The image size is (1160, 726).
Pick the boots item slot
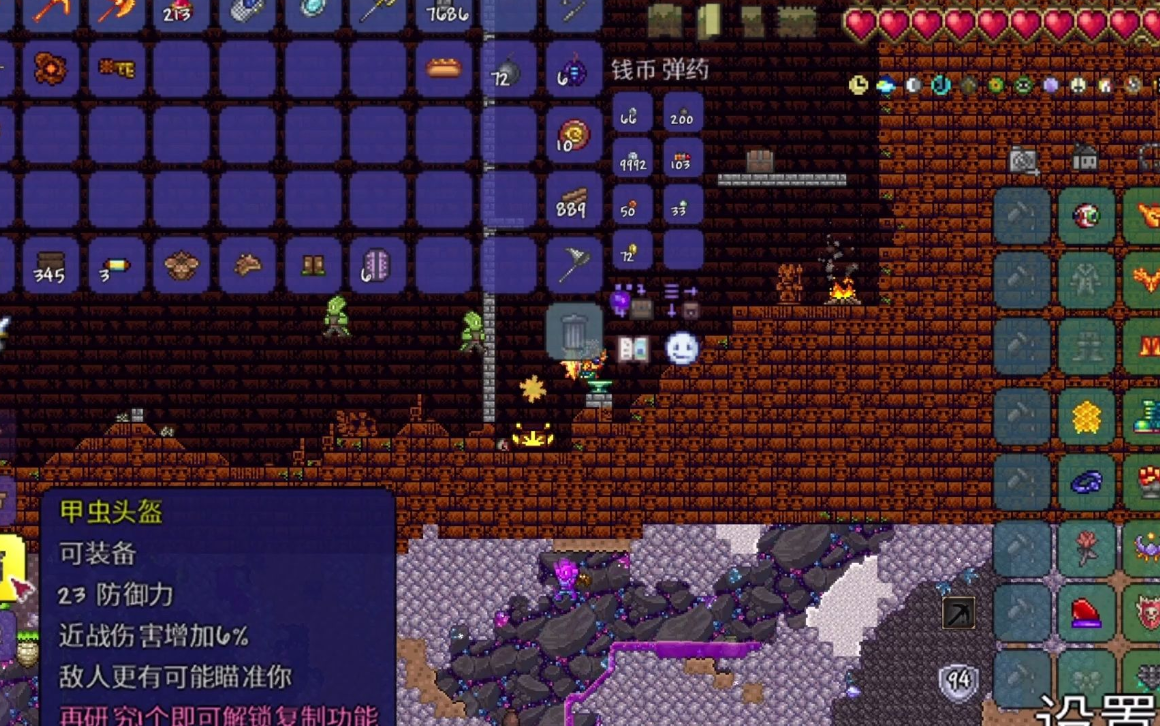(x=313, y=266)
